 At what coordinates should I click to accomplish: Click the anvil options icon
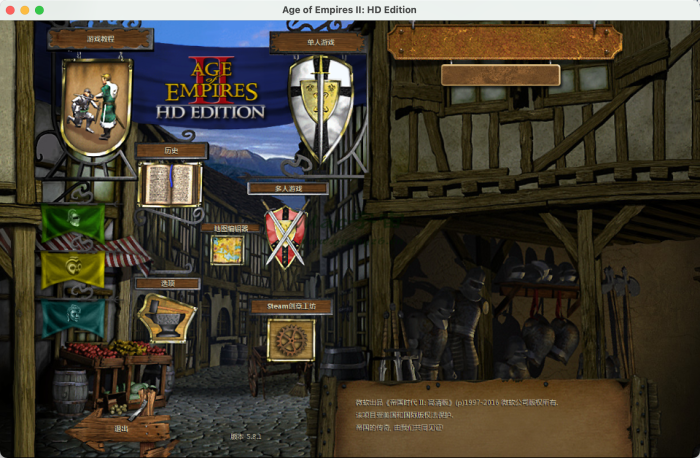point(167,316)
